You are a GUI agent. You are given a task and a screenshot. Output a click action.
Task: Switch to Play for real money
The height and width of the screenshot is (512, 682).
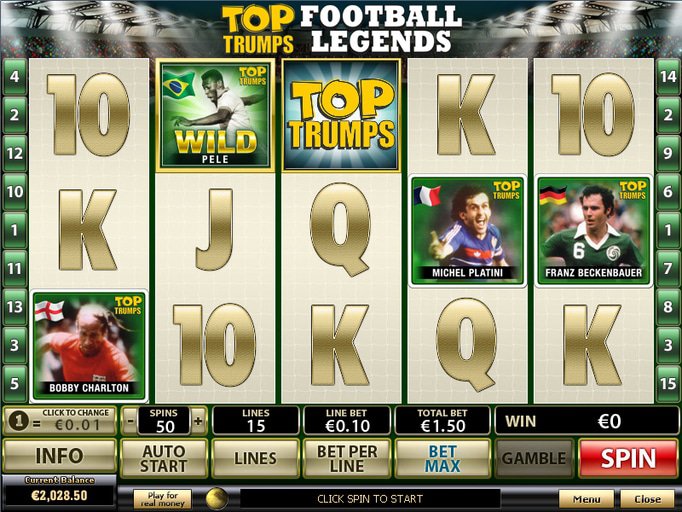pyautogui.click(x=163, y=498)
